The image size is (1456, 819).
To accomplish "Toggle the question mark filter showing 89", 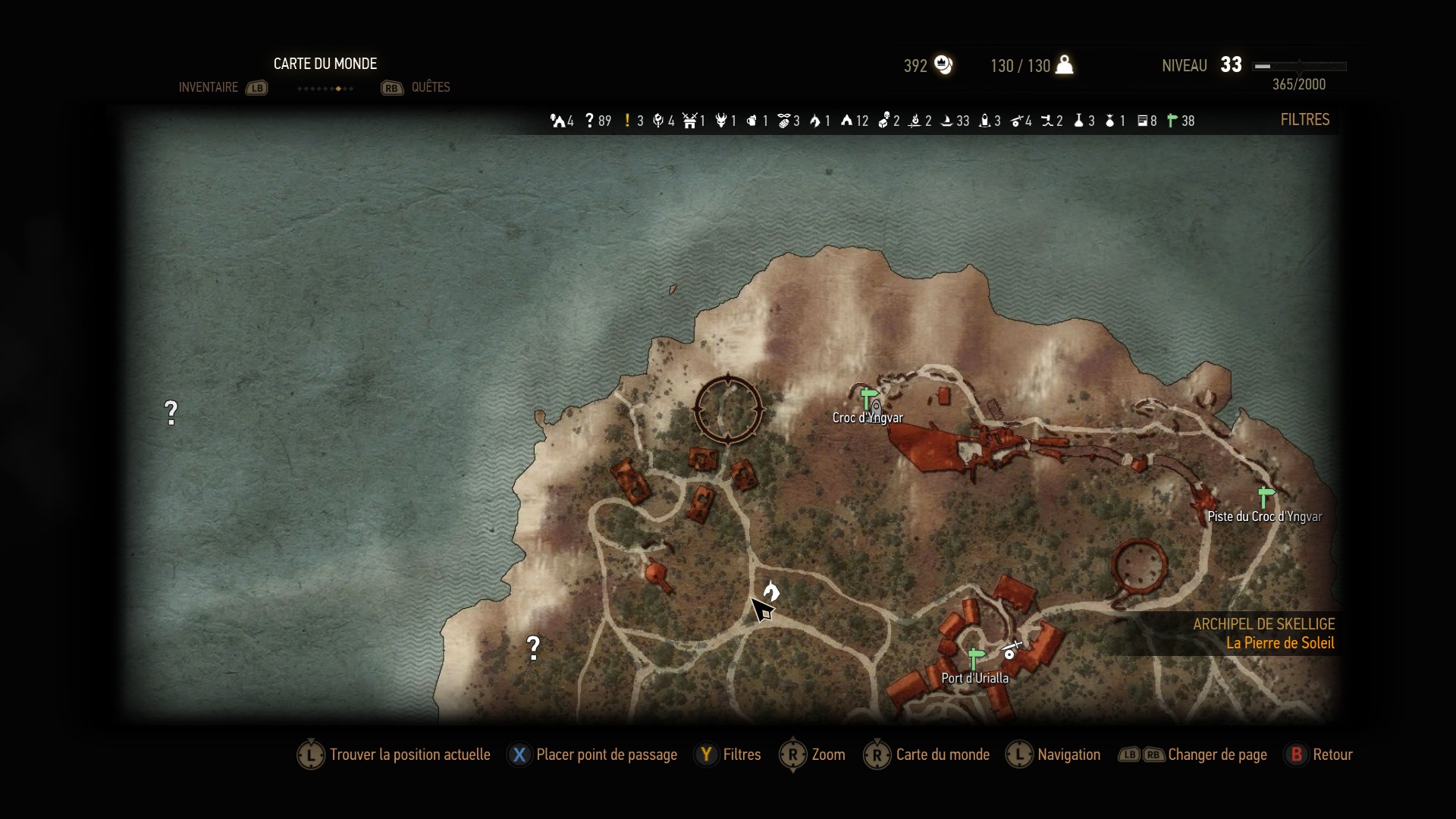I will [590, 121].
